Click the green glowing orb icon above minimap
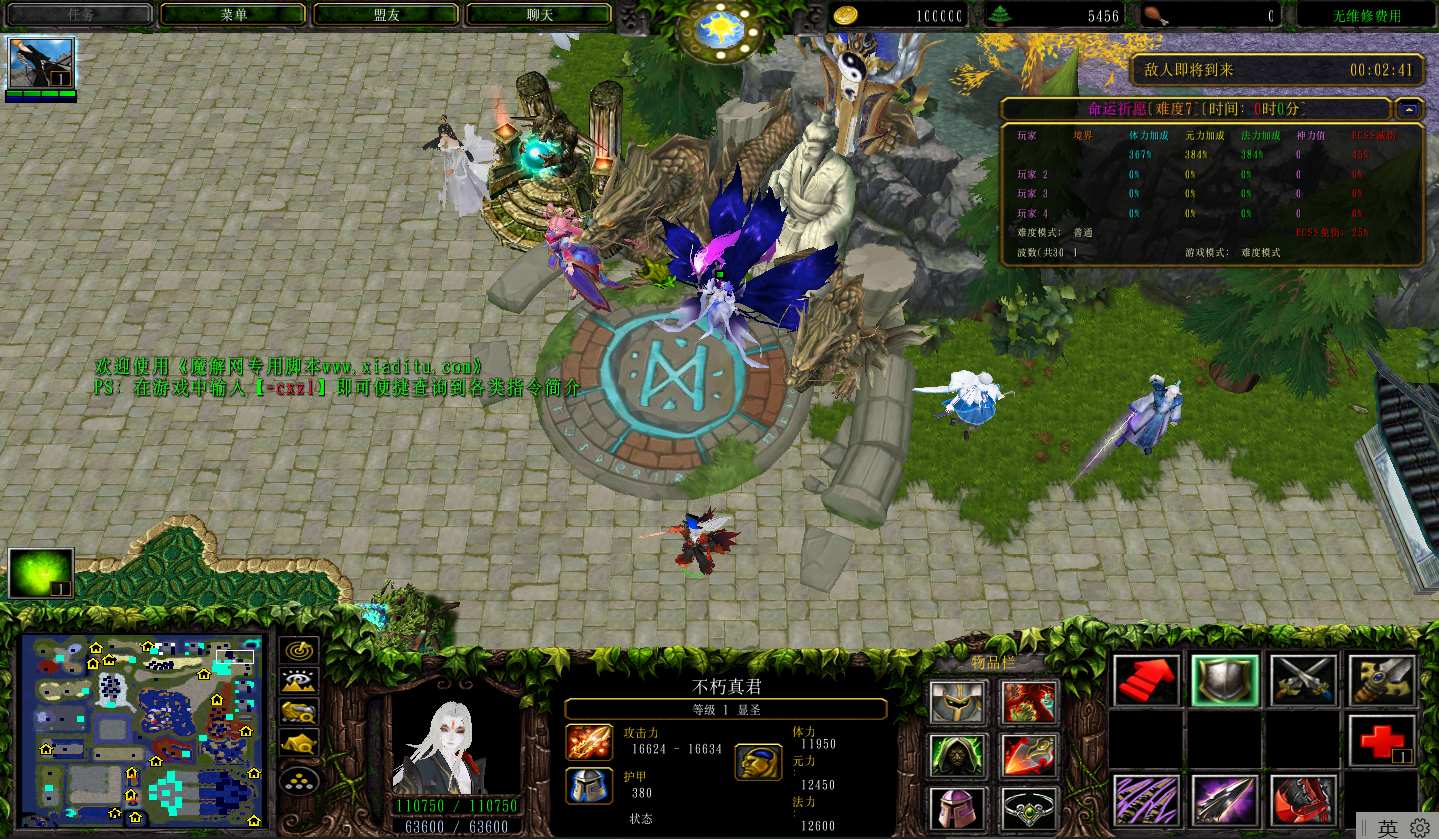 coord(41,573)
